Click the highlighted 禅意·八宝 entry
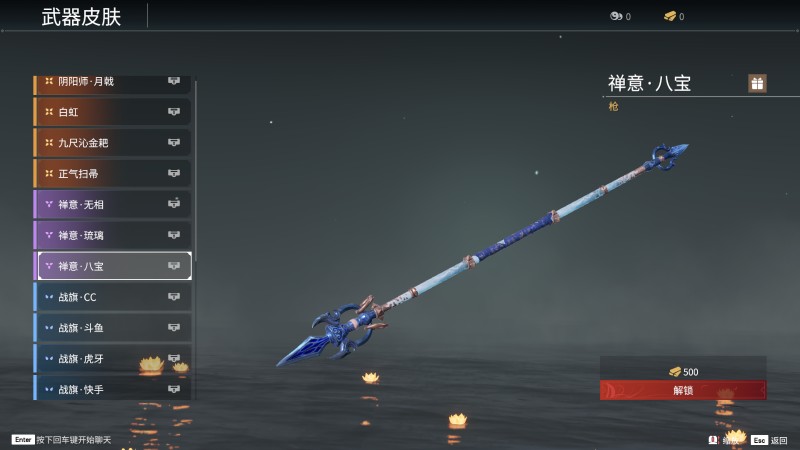This screenshot has width=800, height=450. (113, 266)
